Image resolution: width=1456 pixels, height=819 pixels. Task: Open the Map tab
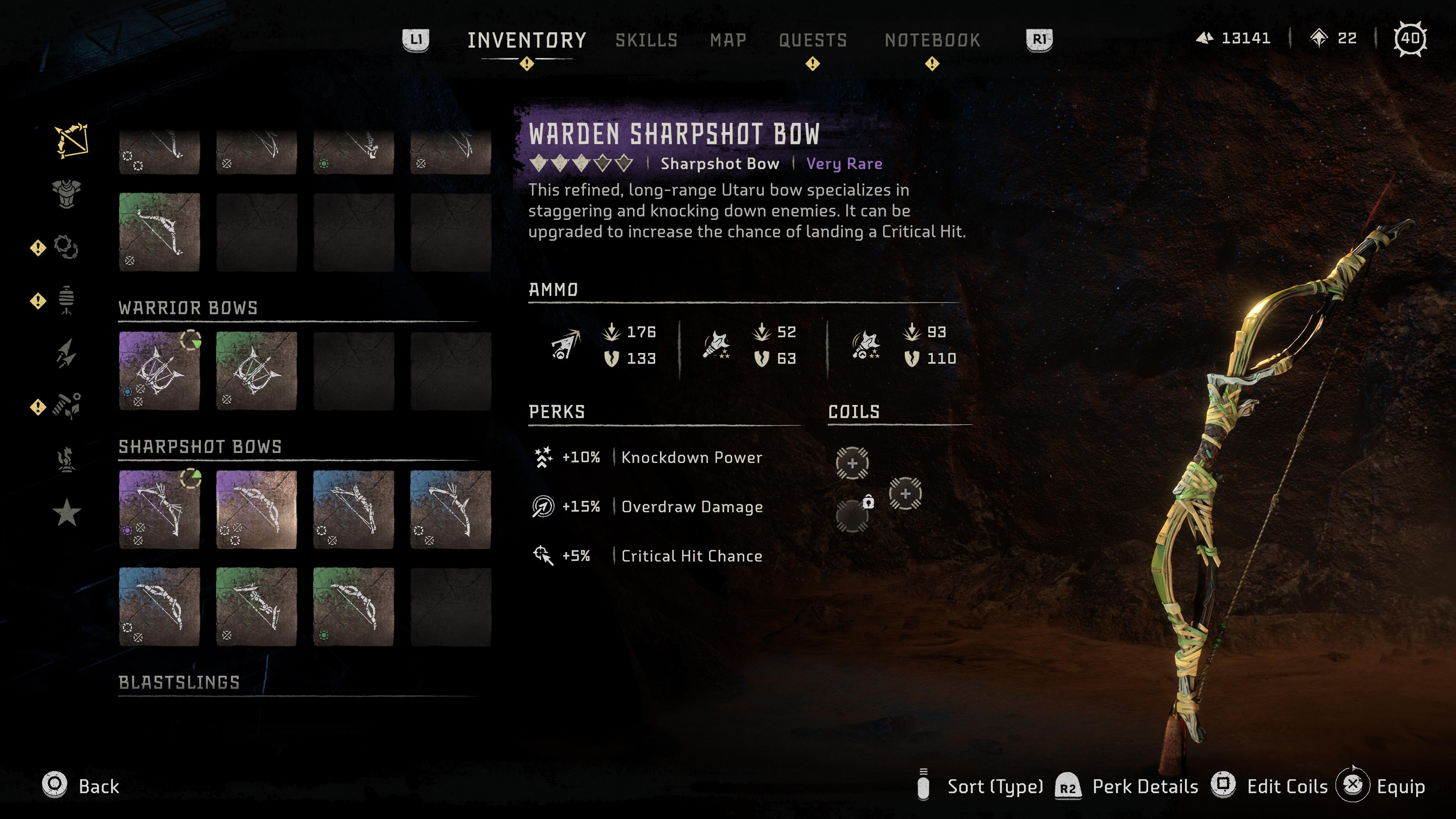(x=728, y=40)
